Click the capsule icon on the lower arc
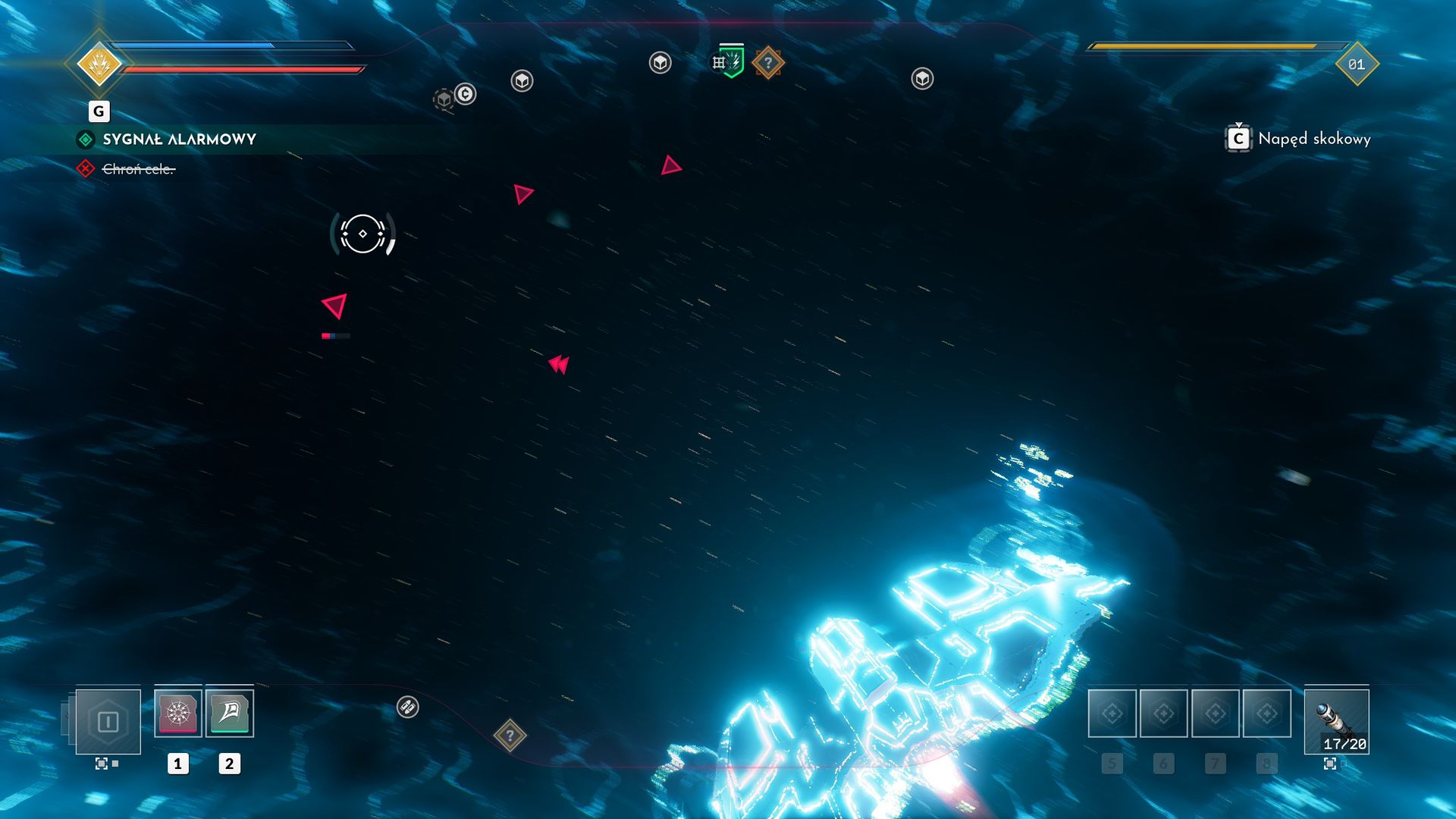This screenshot has width=1456, height=819. click(x=407, y=708)
